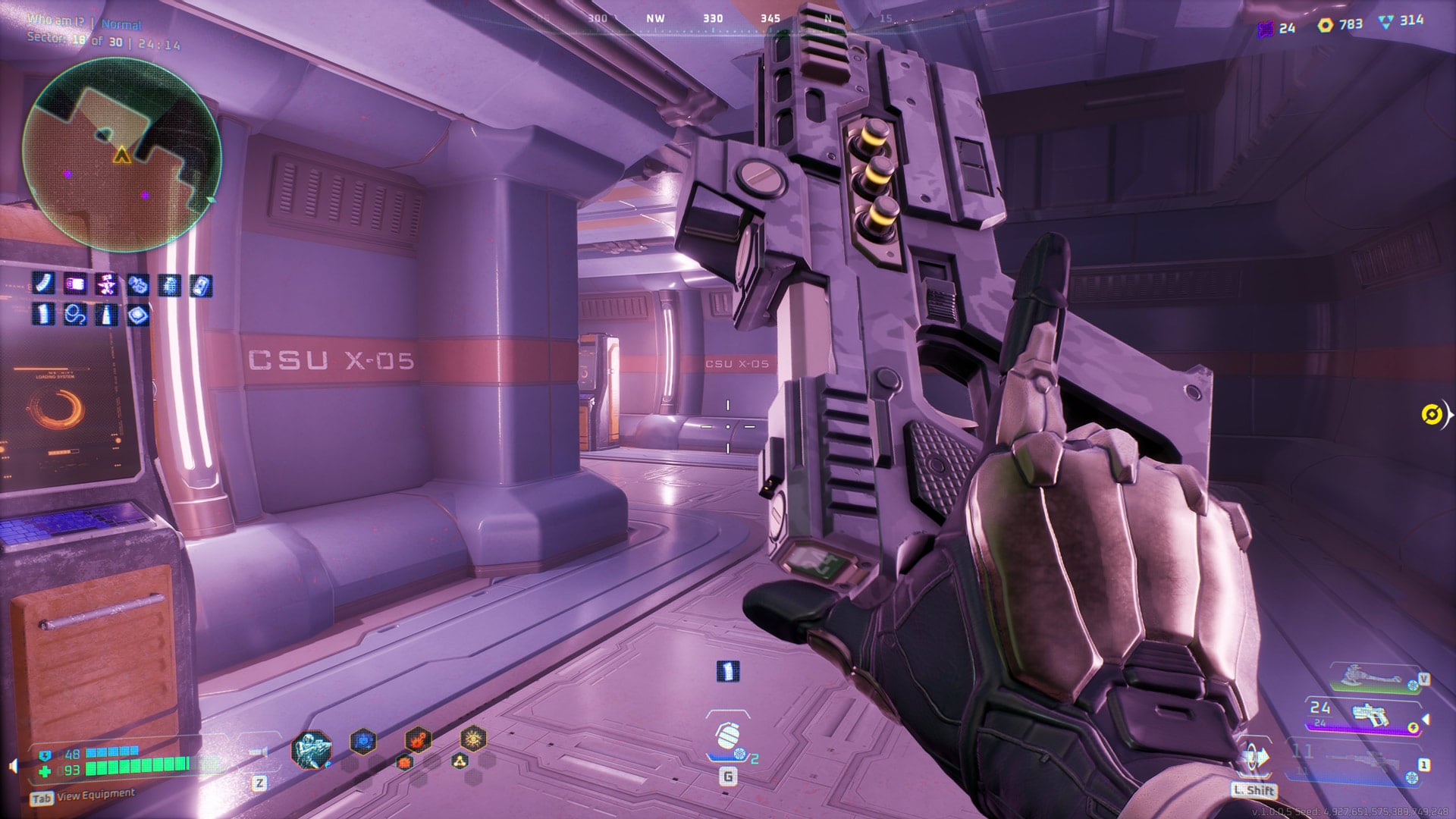Toggle the banana-shaped equipment slot
The image size is (1456, 819).
[x=43, y=282]
